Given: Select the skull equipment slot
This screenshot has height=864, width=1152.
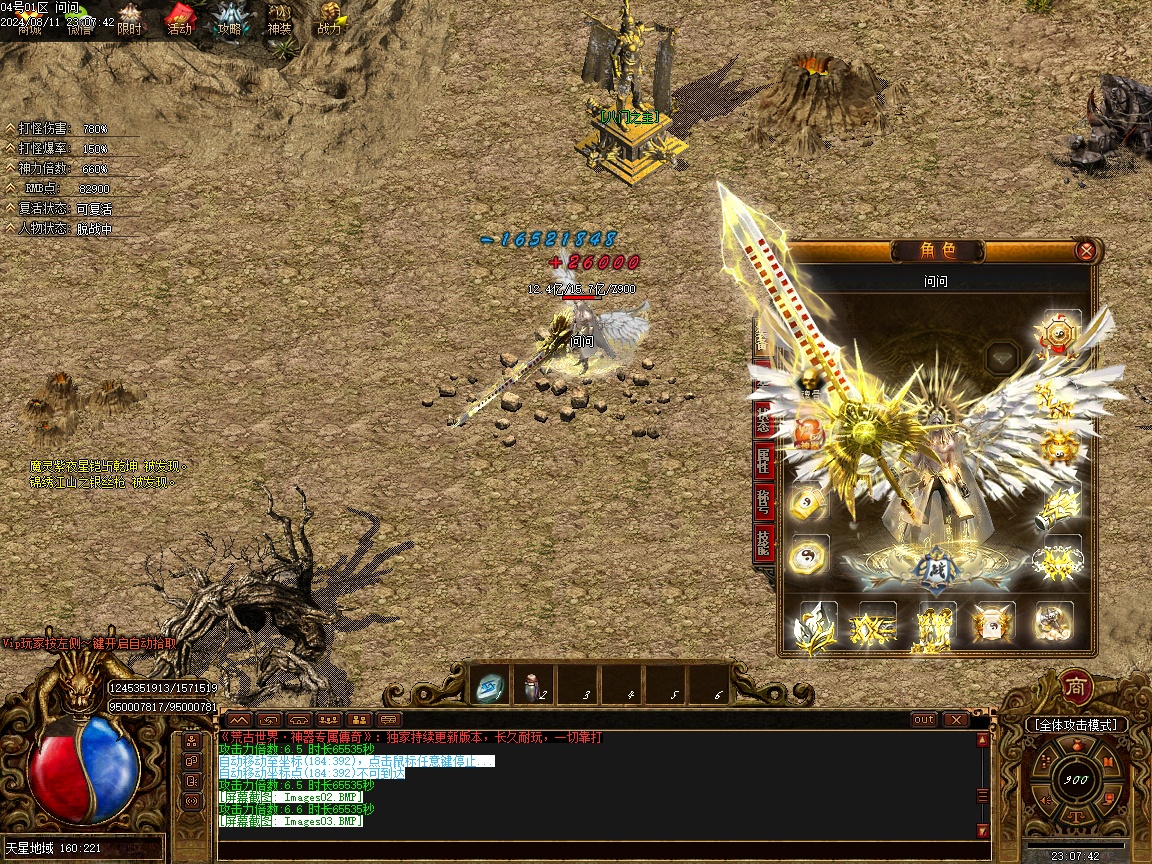Looking at the screenshot, I should (808, 380).
